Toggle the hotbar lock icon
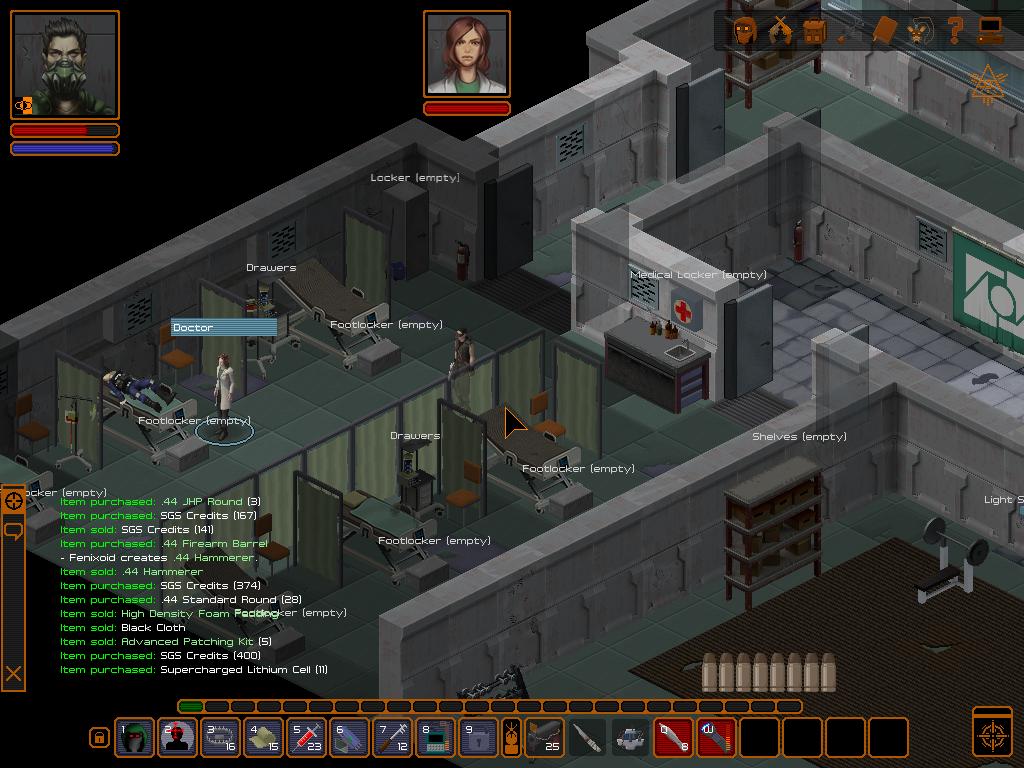This screenshot has width=1024, height=768. pos(99,738)
